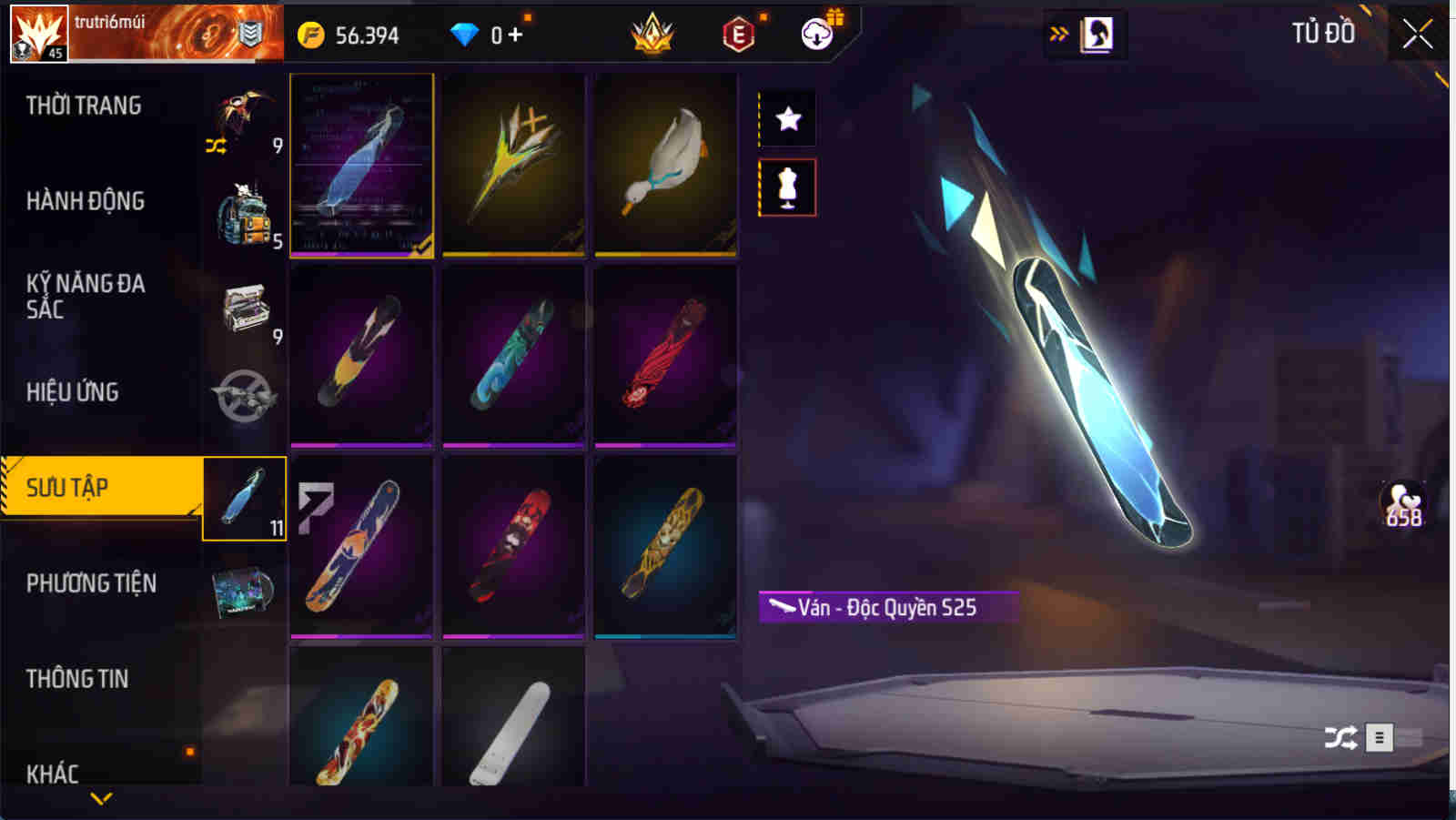Open the Elite Pass E badge icon
Screen dimensions: 1456x820
coord(739,35)
